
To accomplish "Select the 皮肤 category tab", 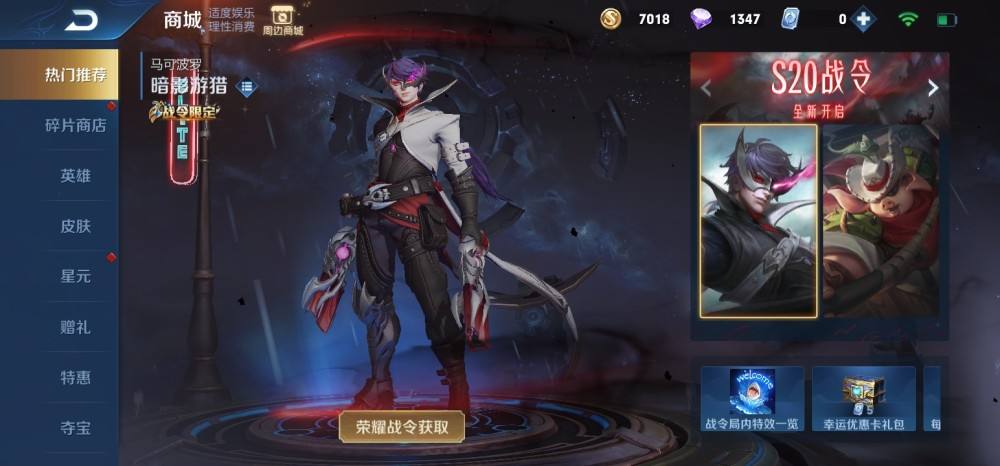I will click(x=75, y=226).
